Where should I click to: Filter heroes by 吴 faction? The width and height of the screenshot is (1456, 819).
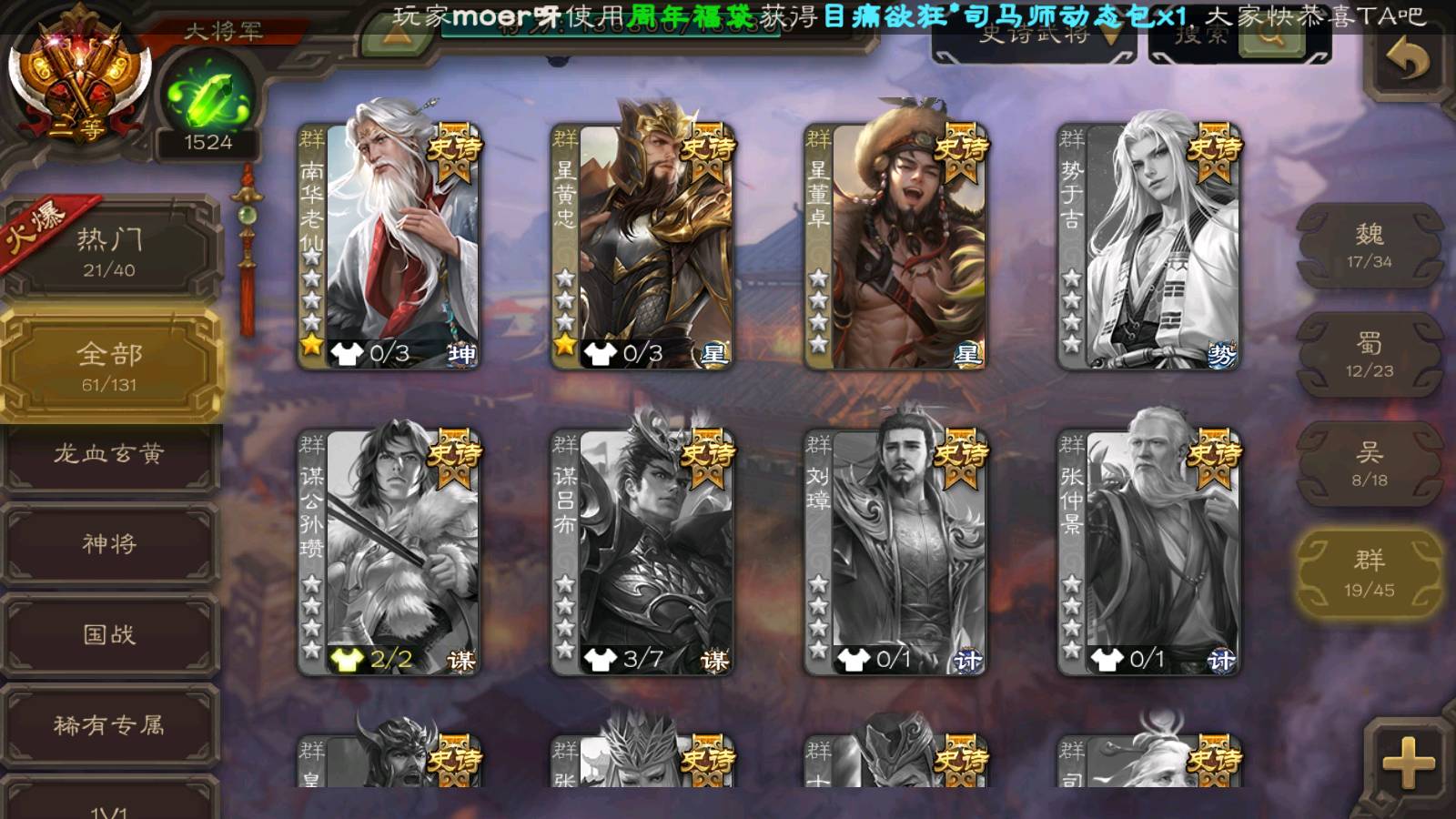point(1369,464)
